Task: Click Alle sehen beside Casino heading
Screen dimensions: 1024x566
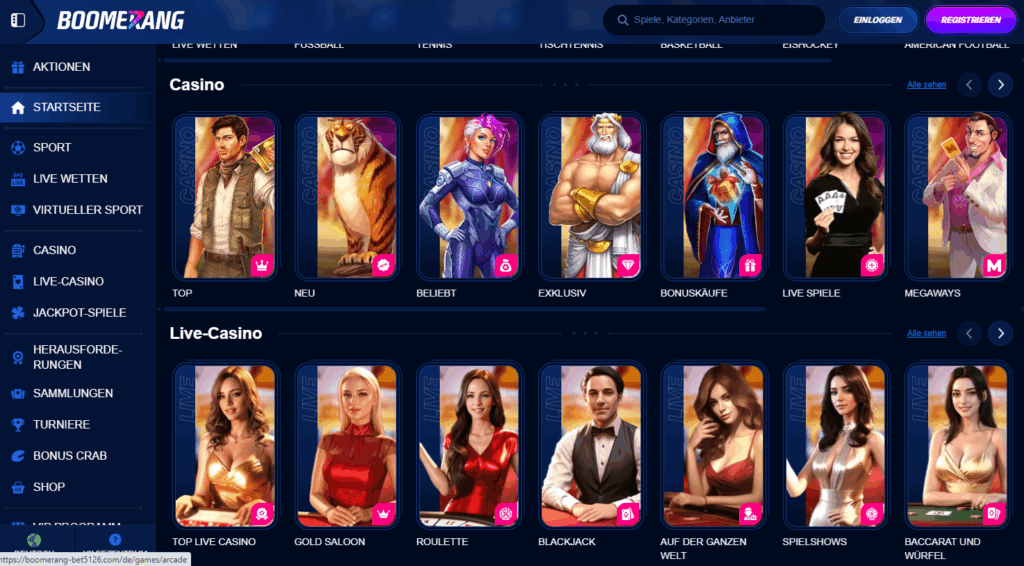Action: tap(926, 85)
